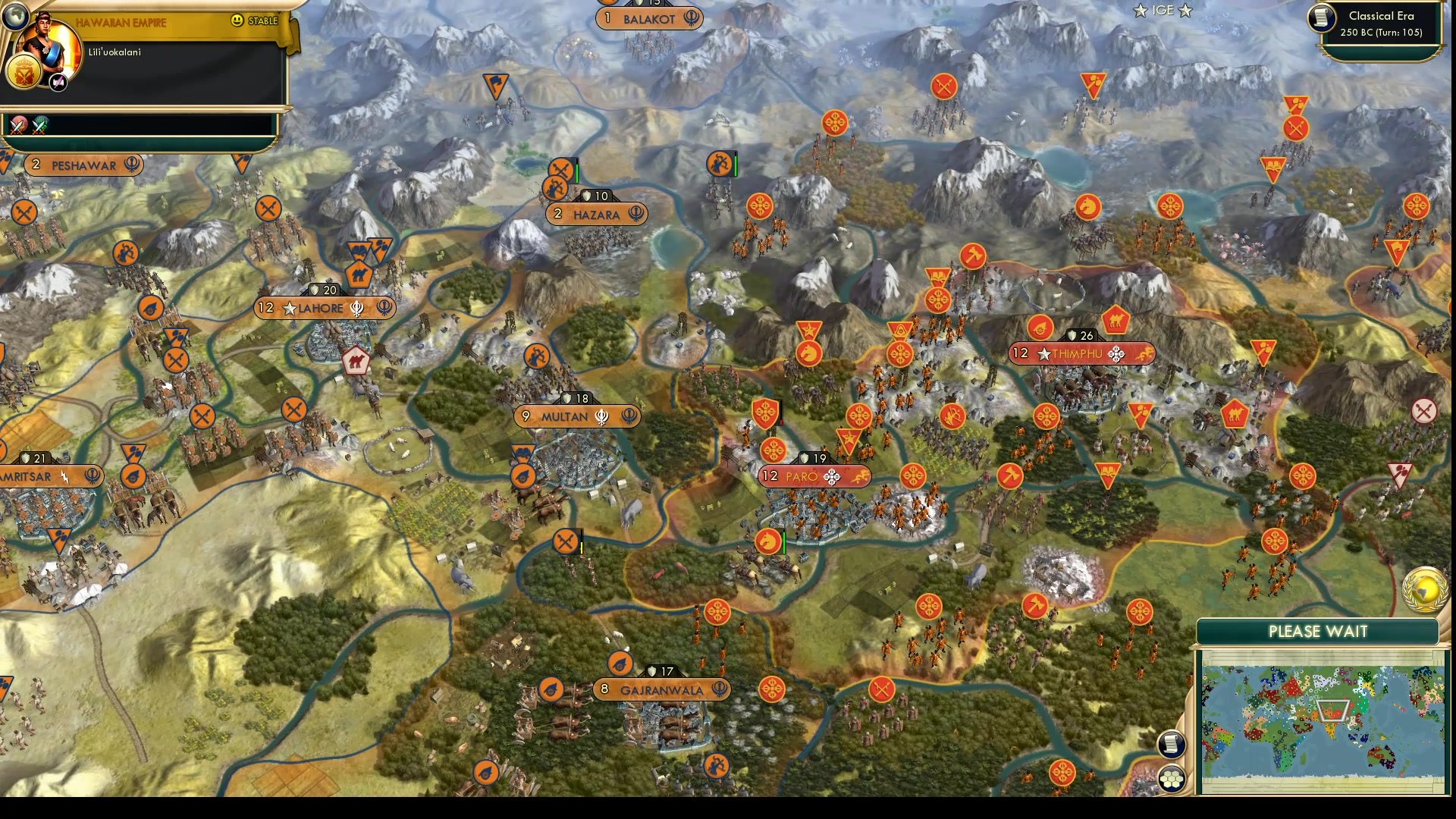Click the magenta culture icon on the leader portrait
Image resolution: width=1456 pixels, height=819 pixels.
point(58,81)
